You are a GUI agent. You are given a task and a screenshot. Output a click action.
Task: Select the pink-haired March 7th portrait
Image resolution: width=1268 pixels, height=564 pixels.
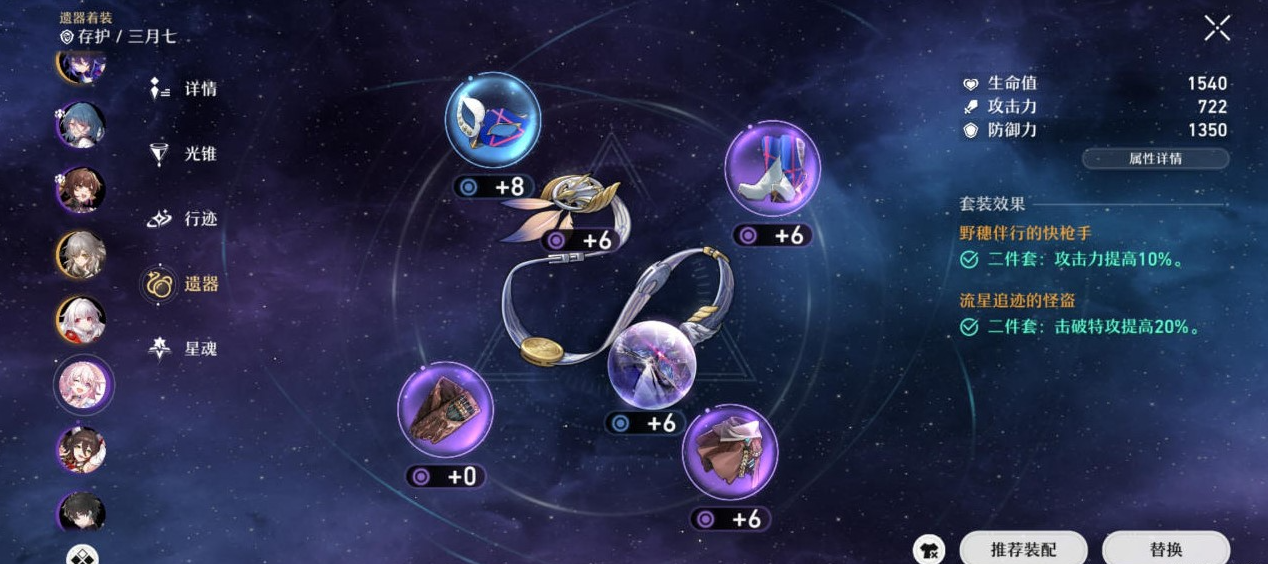tap(82, 385)
